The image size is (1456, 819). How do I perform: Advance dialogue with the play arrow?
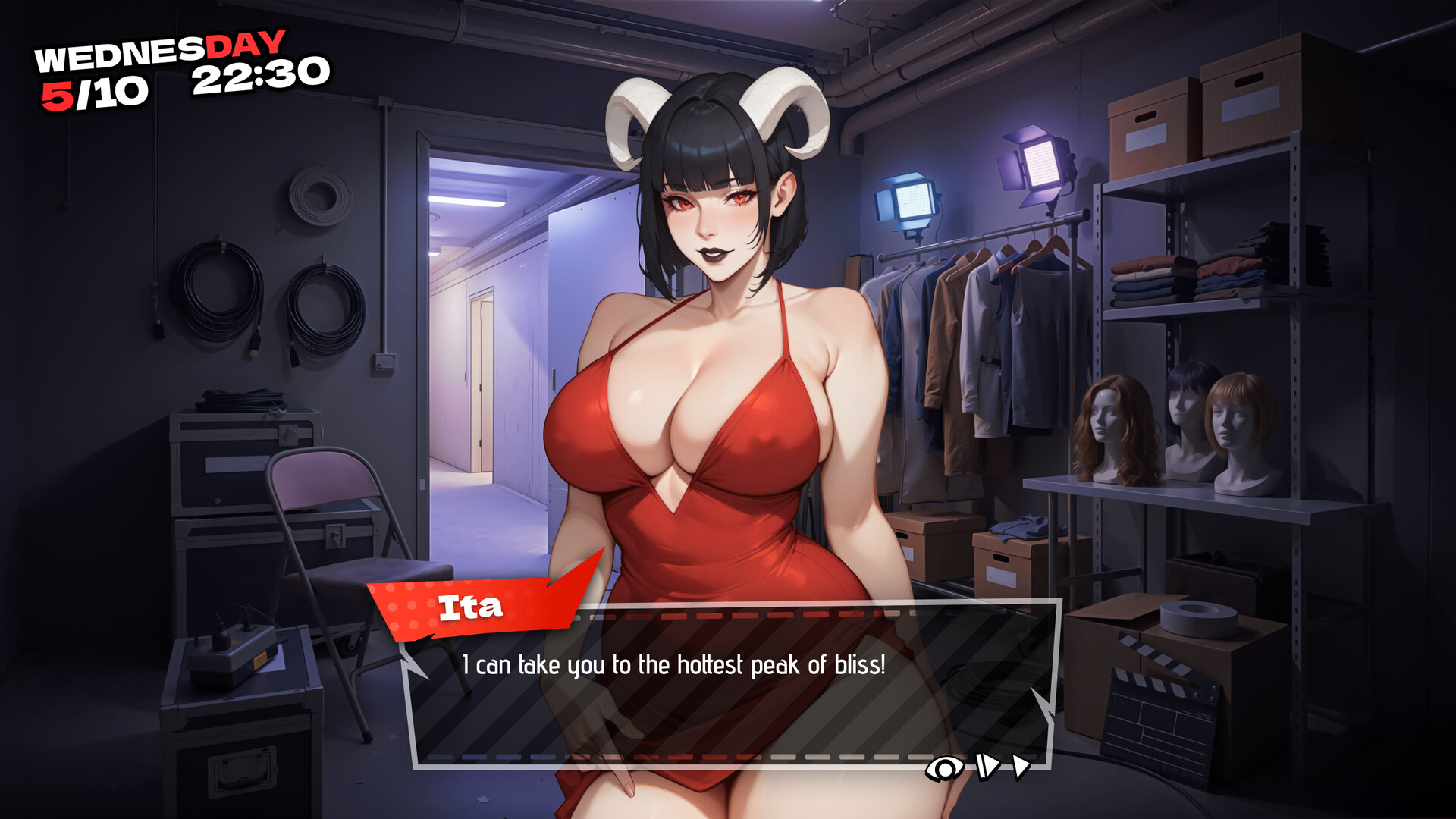1021,767
